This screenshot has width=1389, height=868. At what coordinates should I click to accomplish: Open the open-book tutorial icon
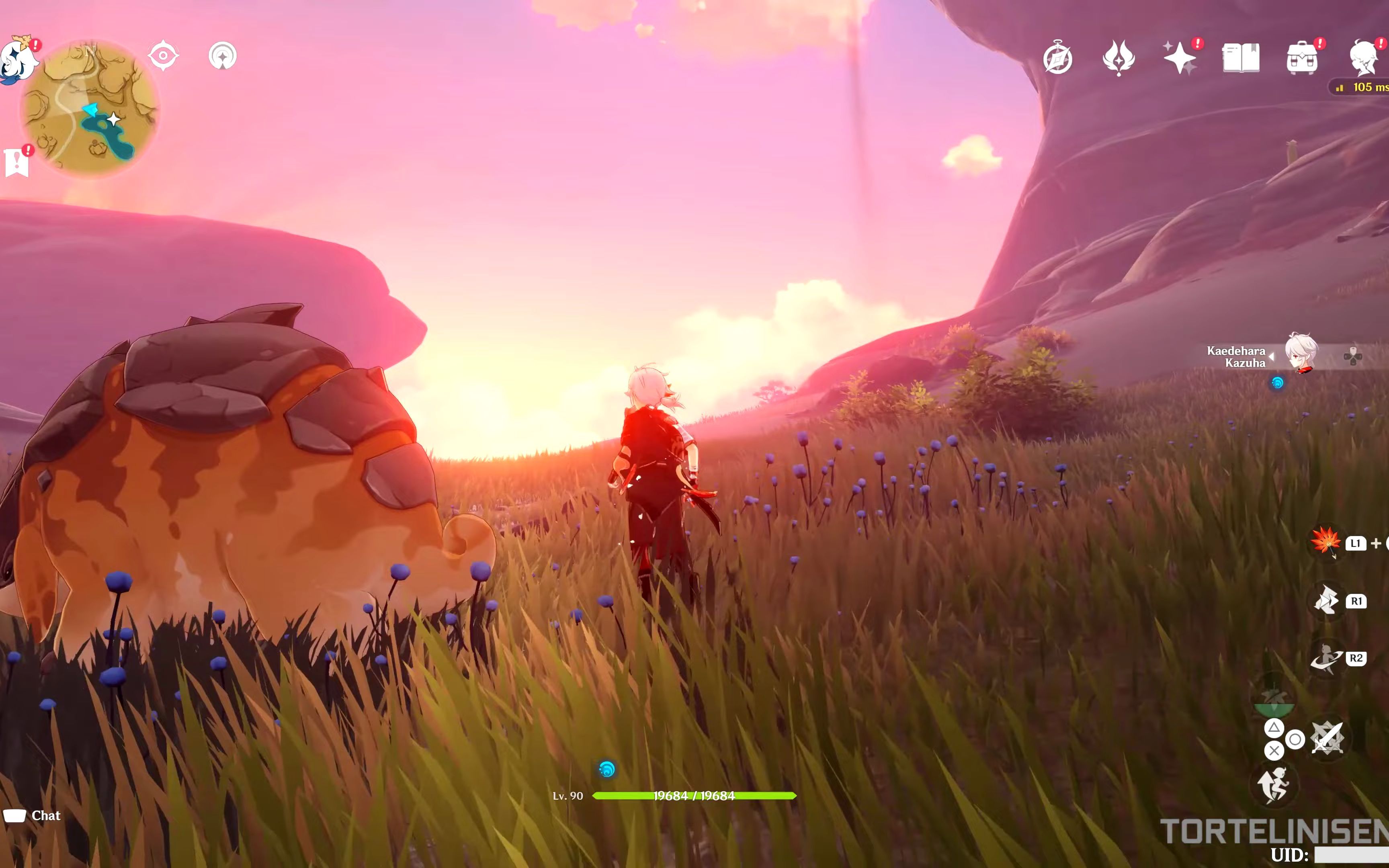(1240, 58)
